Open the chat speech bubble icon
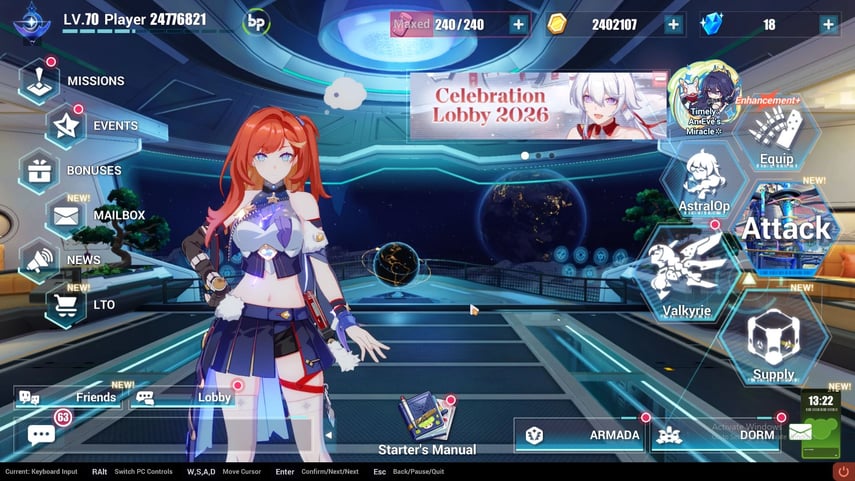 42,435
